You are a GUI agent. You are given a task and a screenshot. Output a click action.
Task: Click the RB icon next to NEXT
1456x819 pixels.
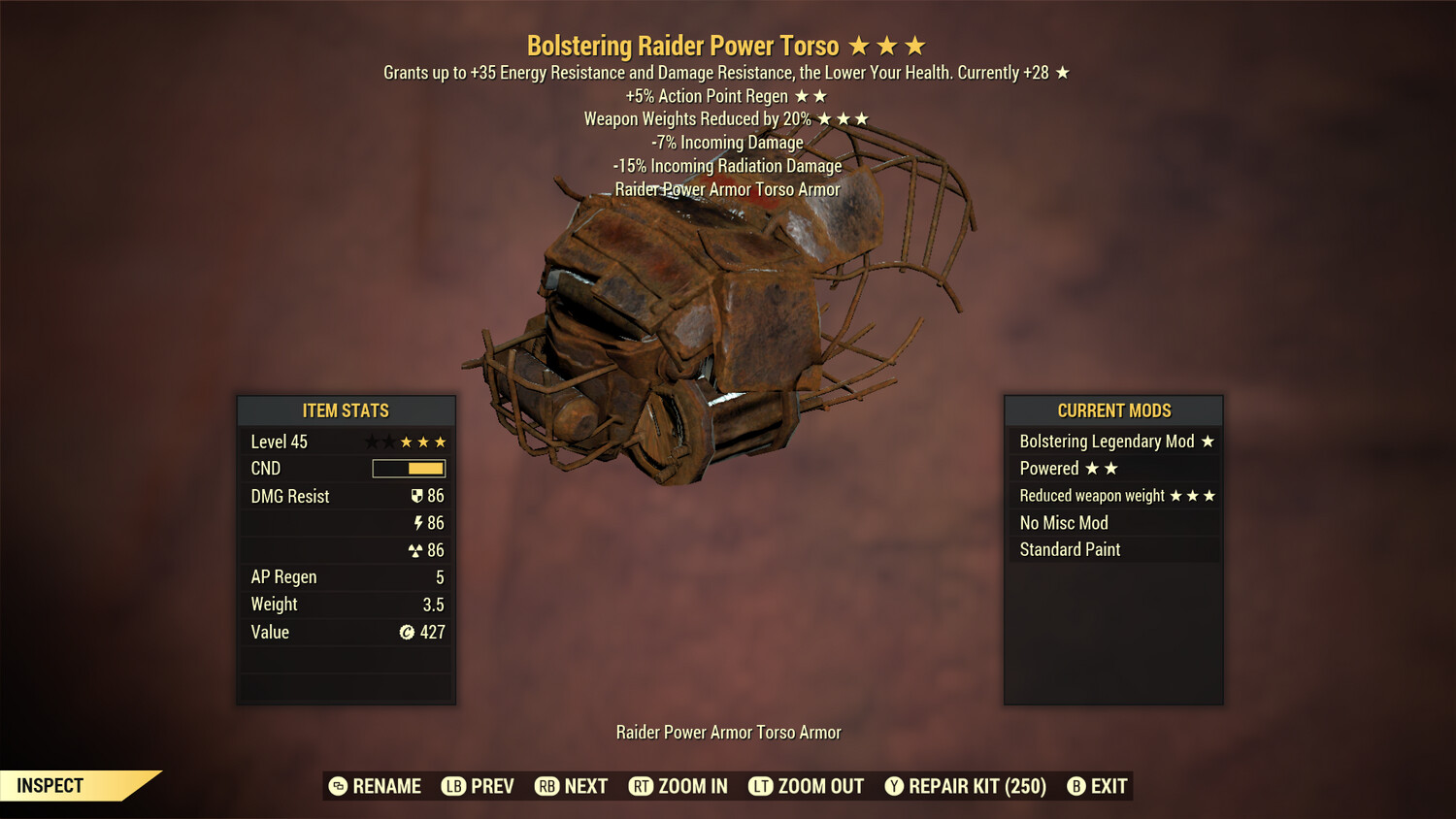pyautogui.click(x=546, y=786)
